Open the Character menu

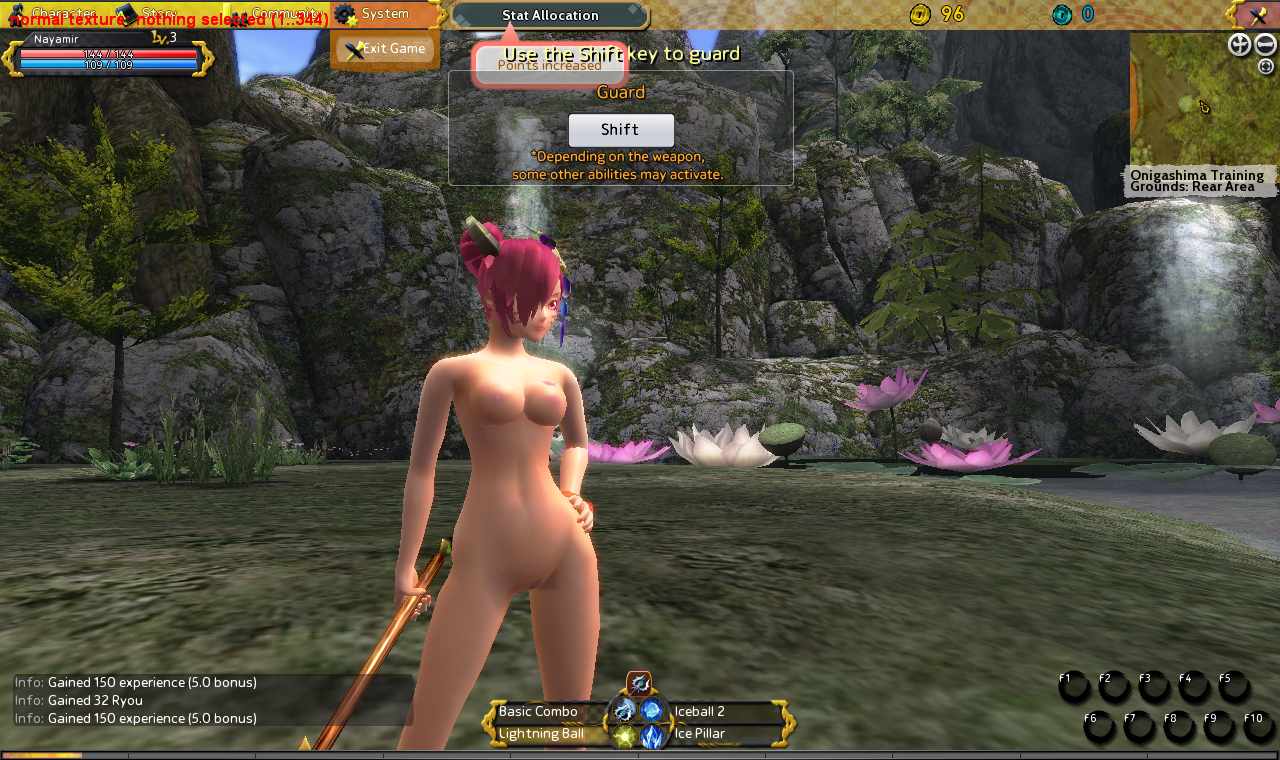click(55, 14)
